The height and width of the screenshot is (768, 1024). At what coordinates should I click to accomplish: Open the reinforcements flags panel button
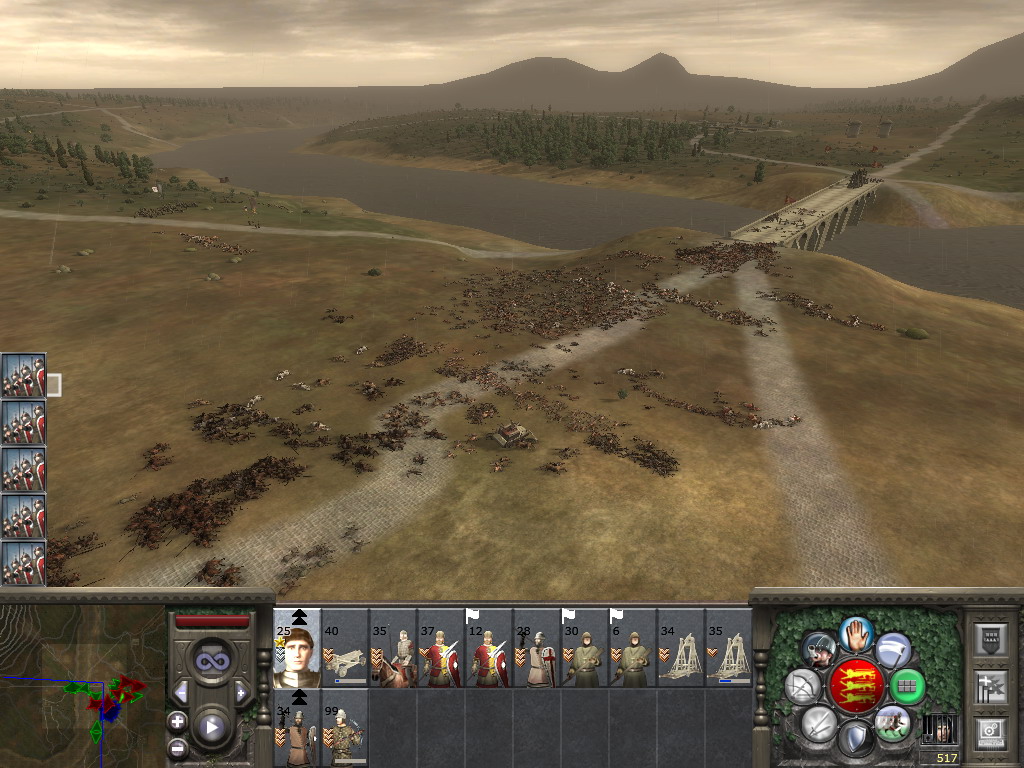pyautogui.click(x=990, y=687)
